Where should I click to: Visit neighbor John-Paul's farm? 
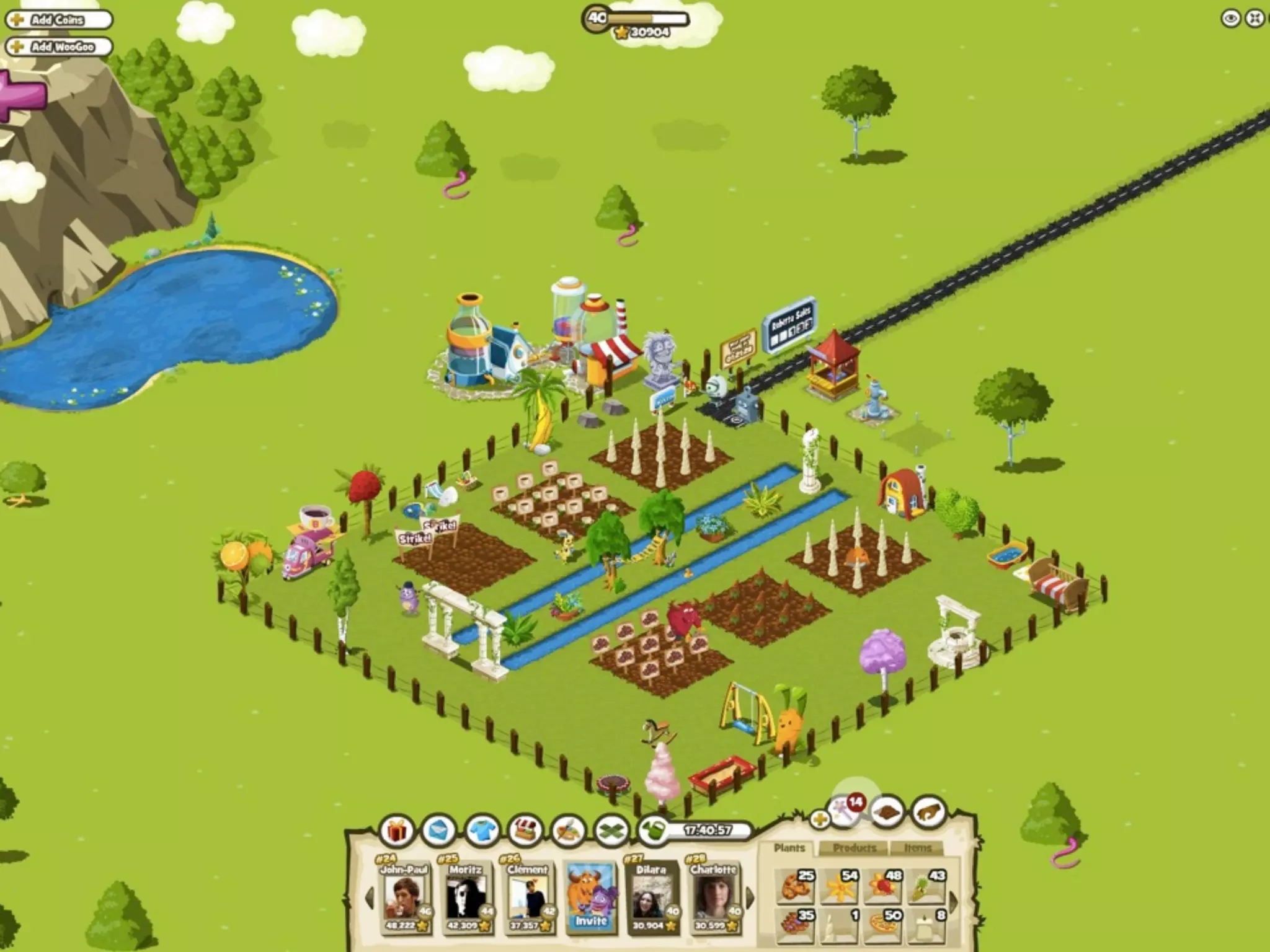click(404, 897)
